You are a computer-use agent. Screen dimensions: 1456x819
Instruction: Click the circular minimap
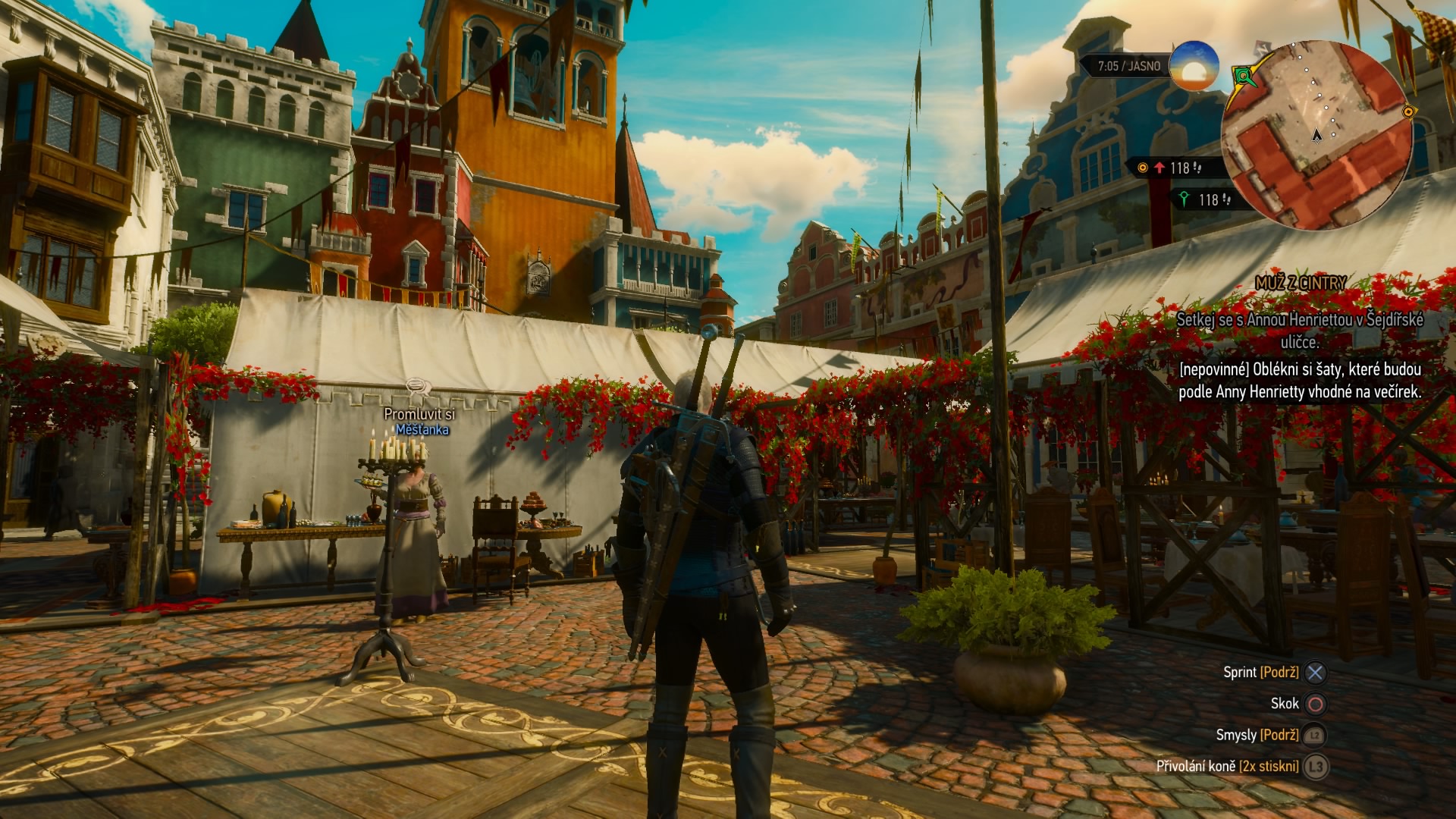pyautogui.click(x=1316, y=135)
